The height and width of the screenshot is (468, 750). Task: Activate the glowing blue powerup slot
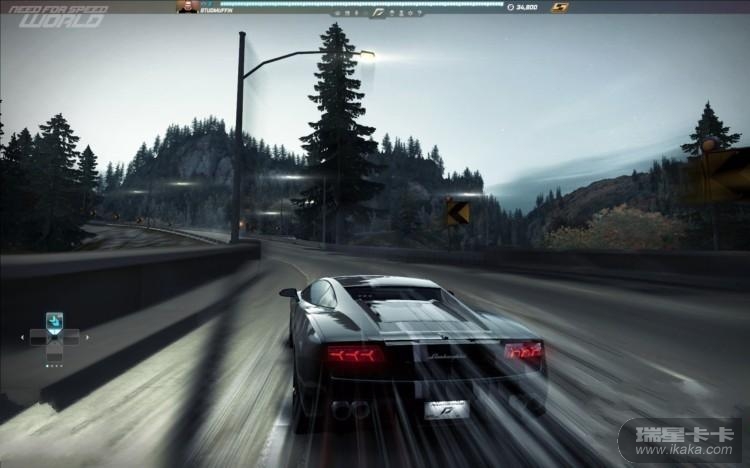pyautogui.click(x=54, y=321)
